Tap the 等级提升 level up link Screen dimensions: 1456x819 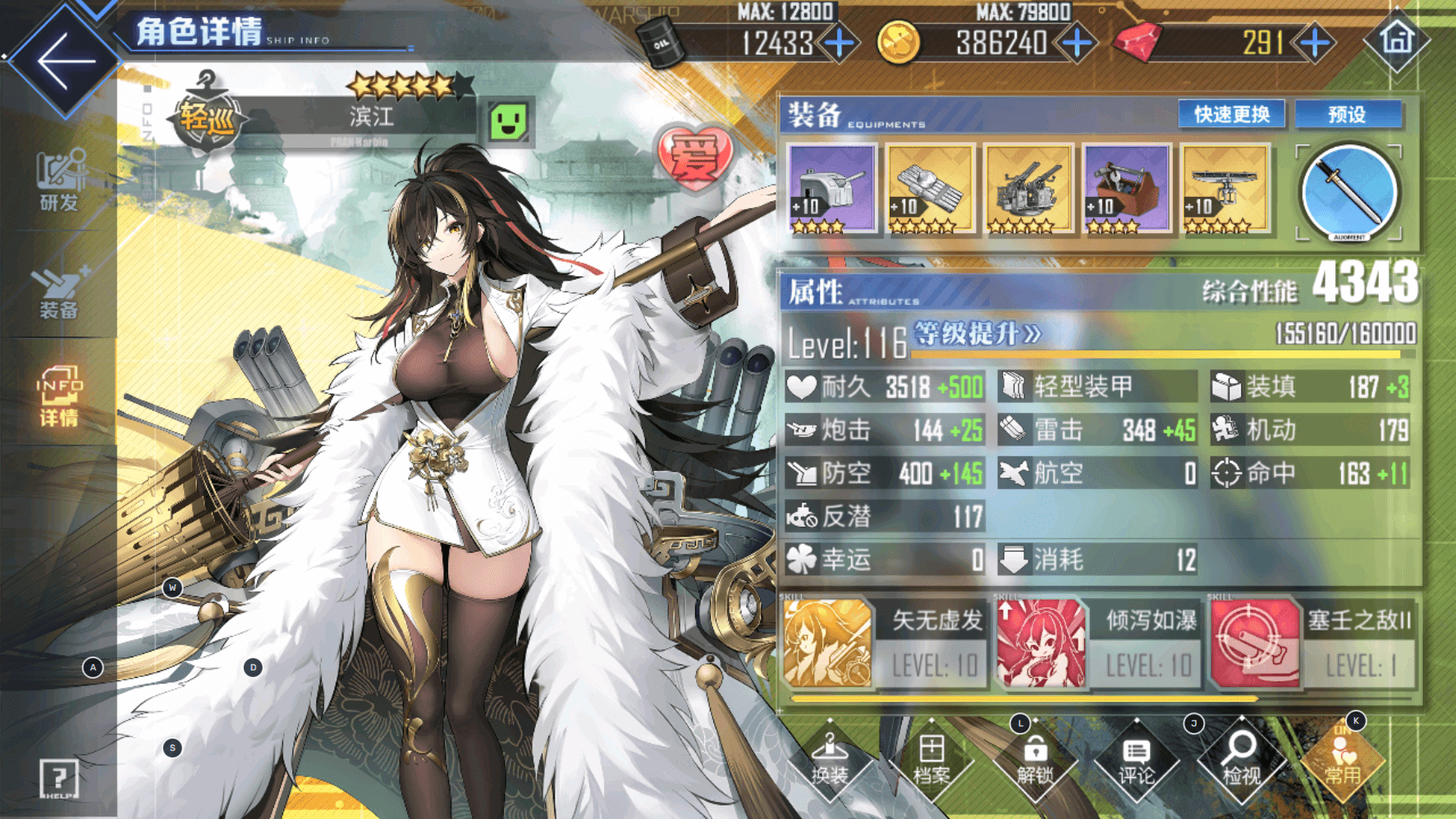pyautogui.click(x=977, y=334)
